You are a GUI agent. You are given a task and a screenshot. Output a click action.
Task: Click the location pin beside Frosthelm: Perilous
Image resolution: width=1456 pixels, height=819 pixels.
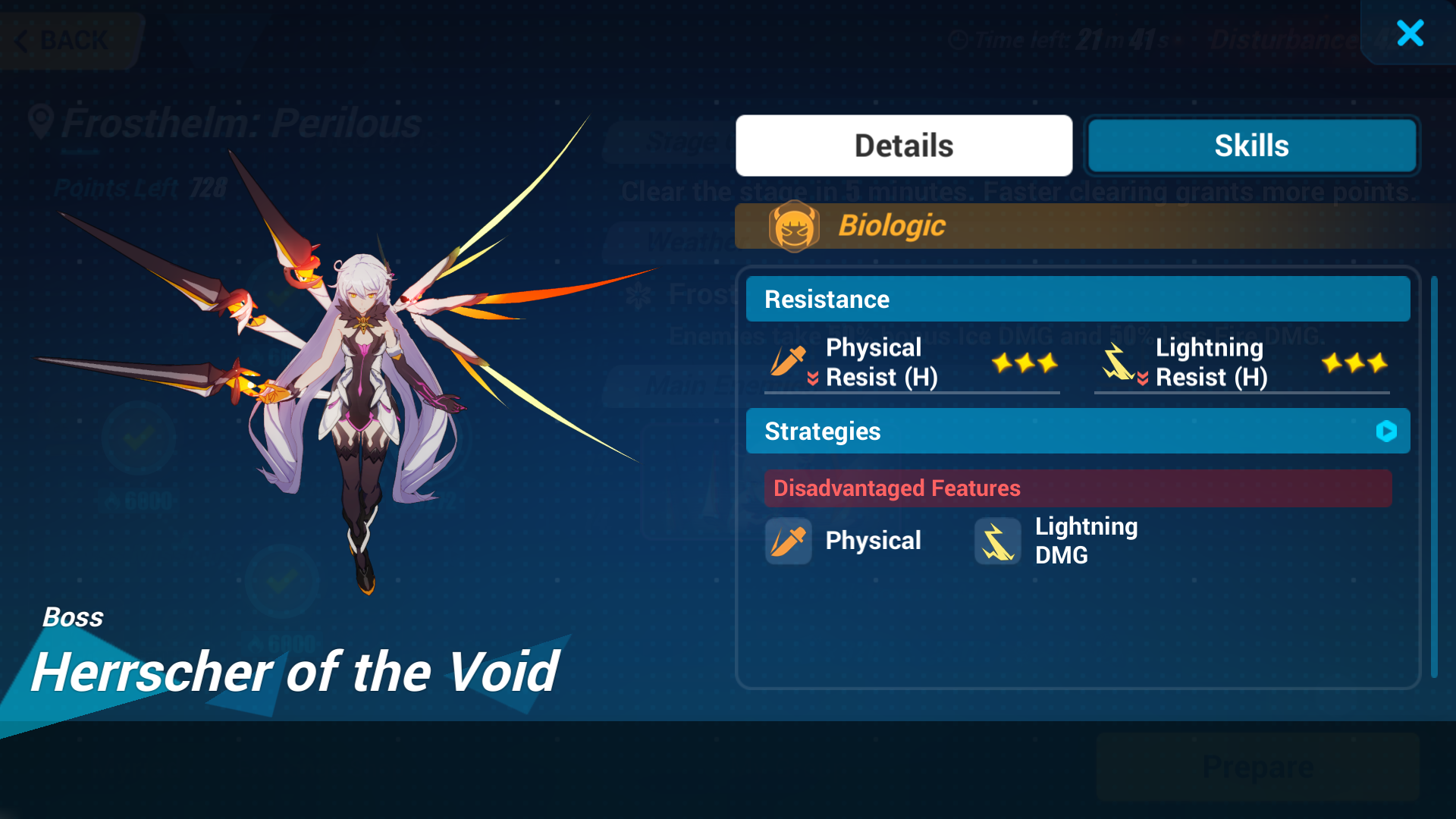point(42,120)
